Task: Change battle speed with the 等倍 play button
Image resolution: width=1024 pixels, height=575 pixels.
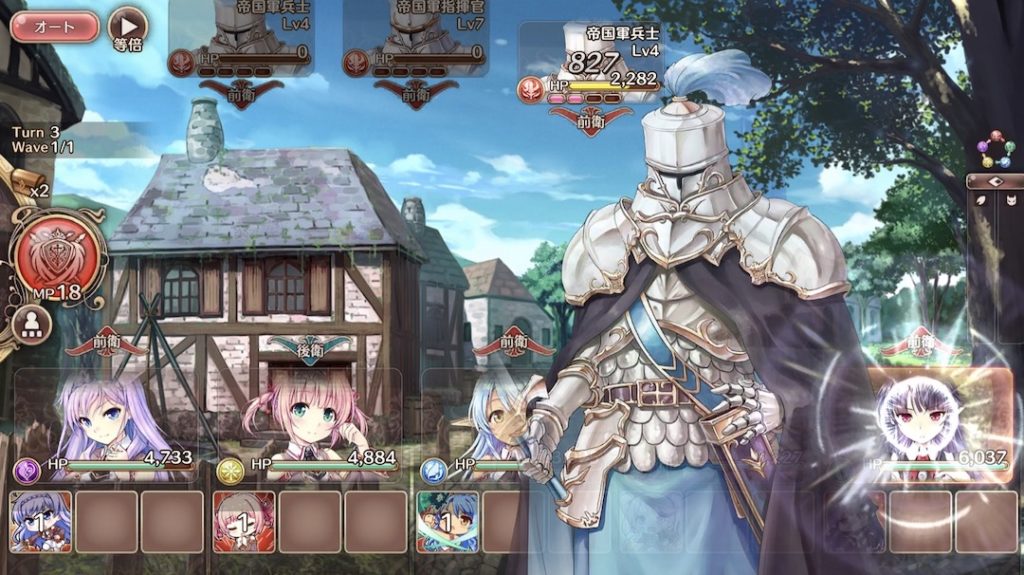Action: click(127, 25)
